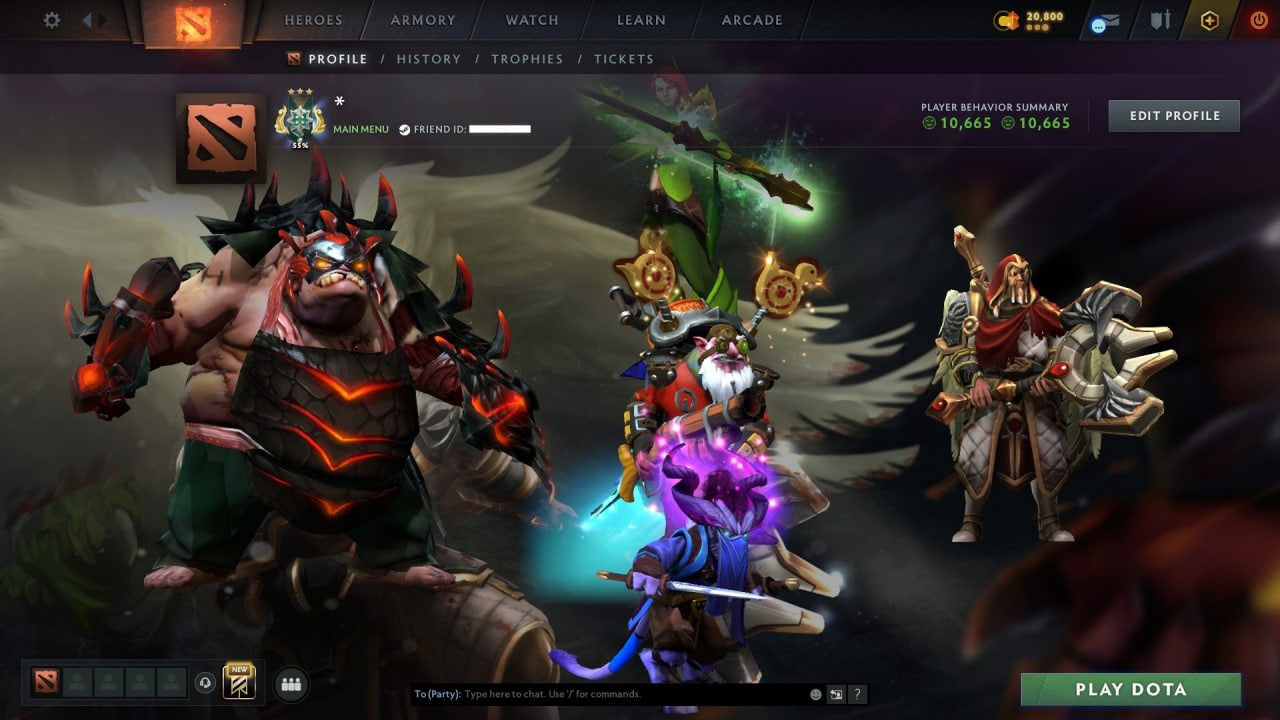Click the question mark chat help icon
This screenshot has height=720, width=1280.
(857, 693)
